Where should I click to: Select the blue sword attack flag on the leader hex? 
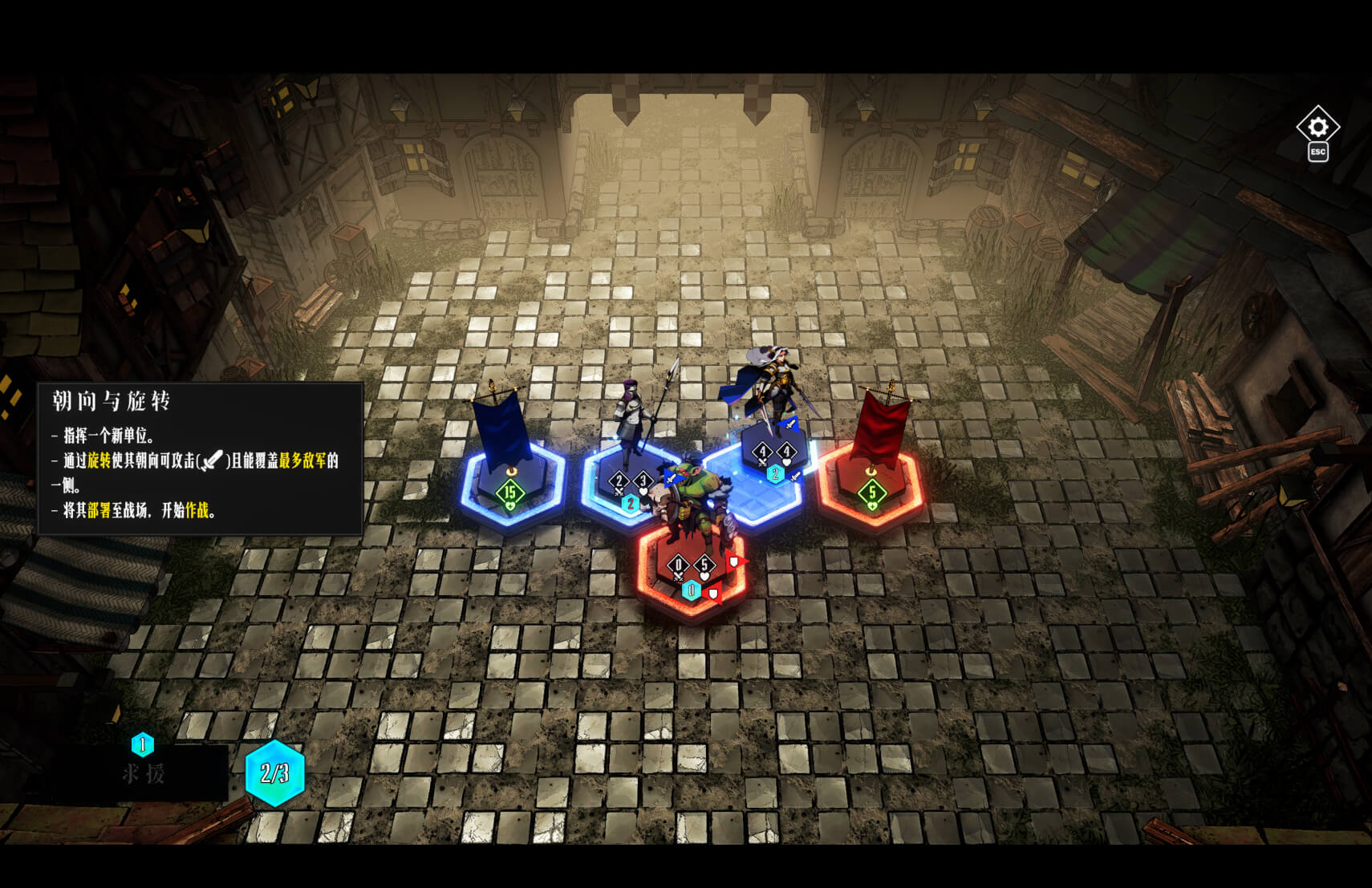pyautogui.click(x=789, y=424)
